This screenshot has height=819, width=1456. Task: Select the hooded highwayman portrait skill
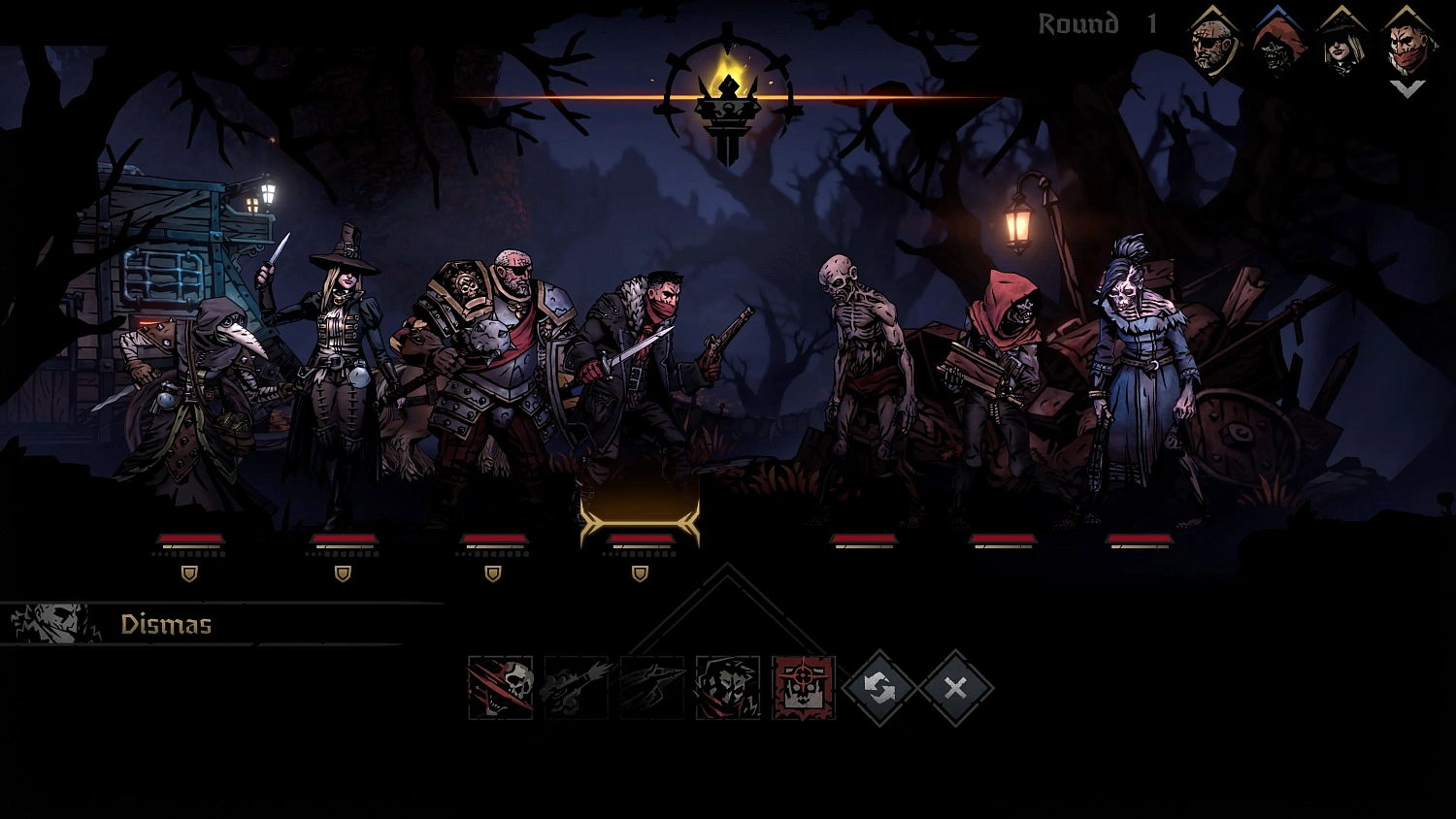click(726, 687)
